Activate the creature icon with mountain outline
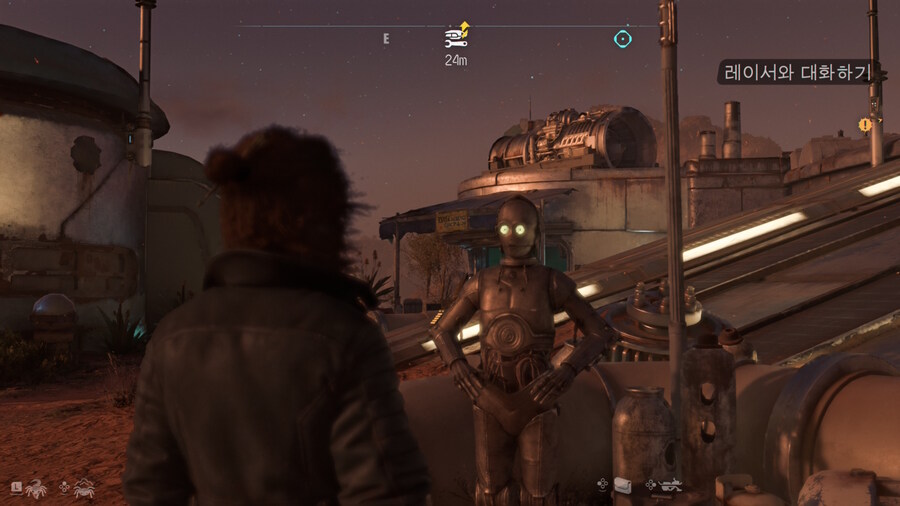This screenshot has width=900, height=506. pyautogui.click(x=83, y=487)
